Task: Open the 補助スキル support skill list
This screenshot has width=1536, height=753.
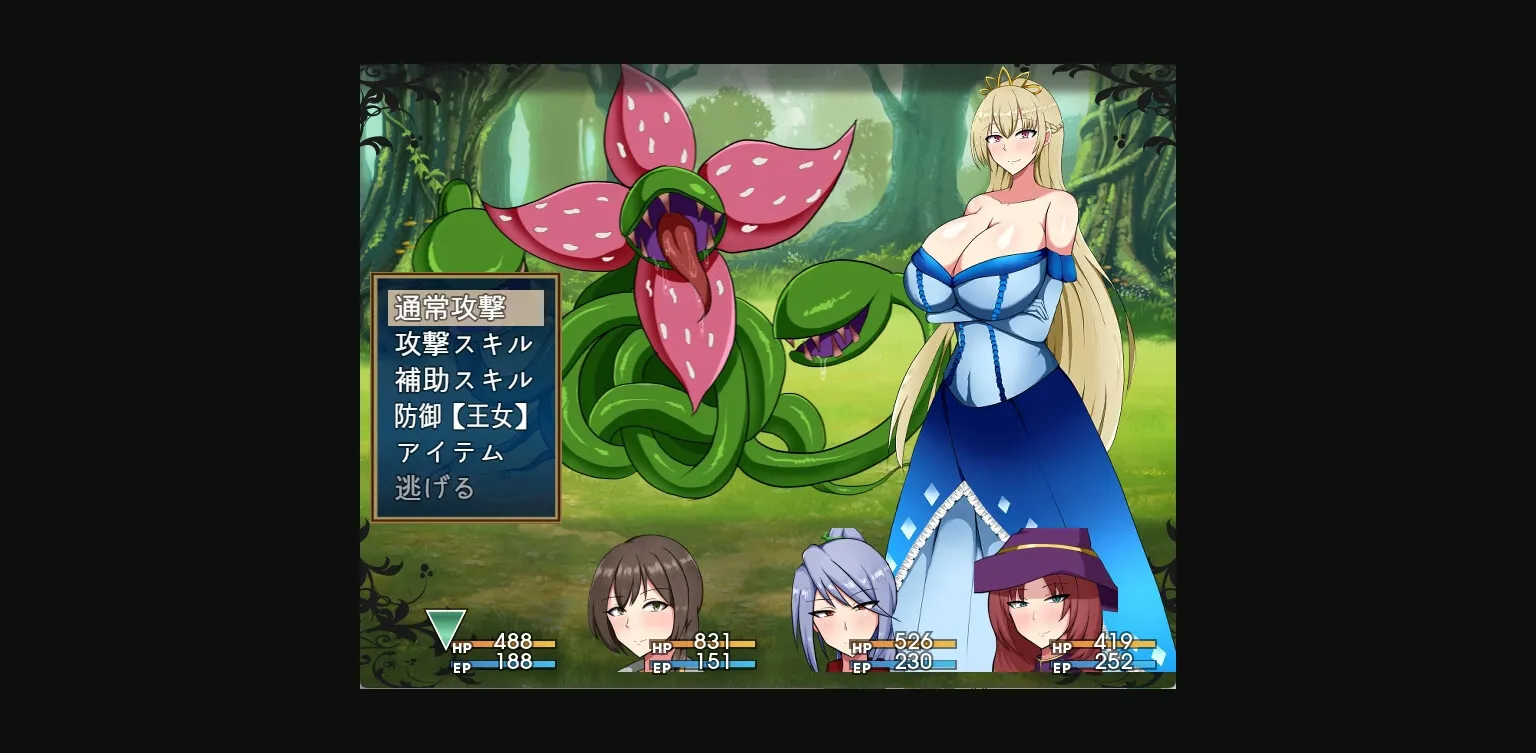Action: (x=463, y=379)
